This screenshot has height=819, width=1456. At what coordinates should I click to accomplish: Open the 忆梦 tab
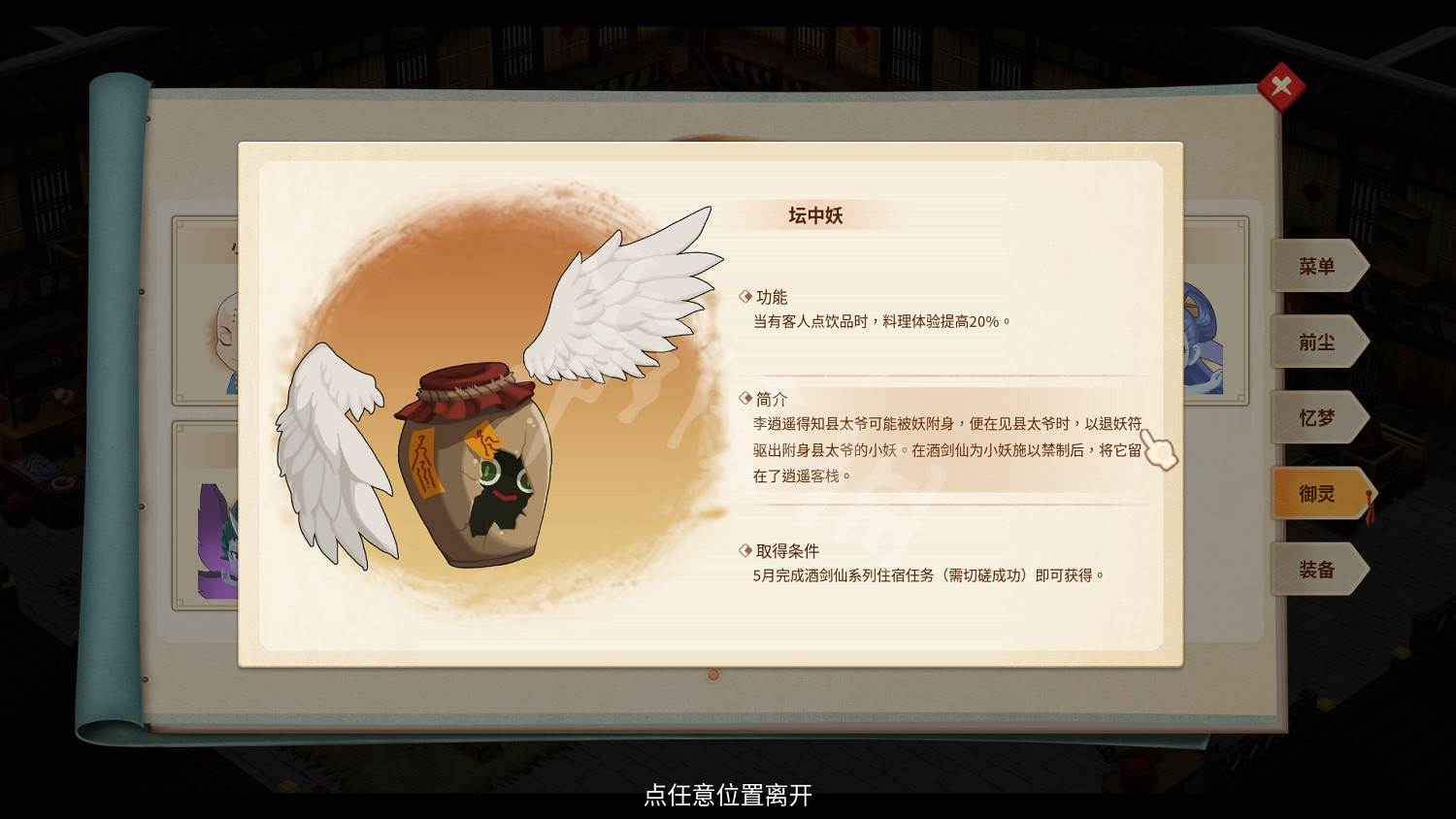tap(1318, 417)
